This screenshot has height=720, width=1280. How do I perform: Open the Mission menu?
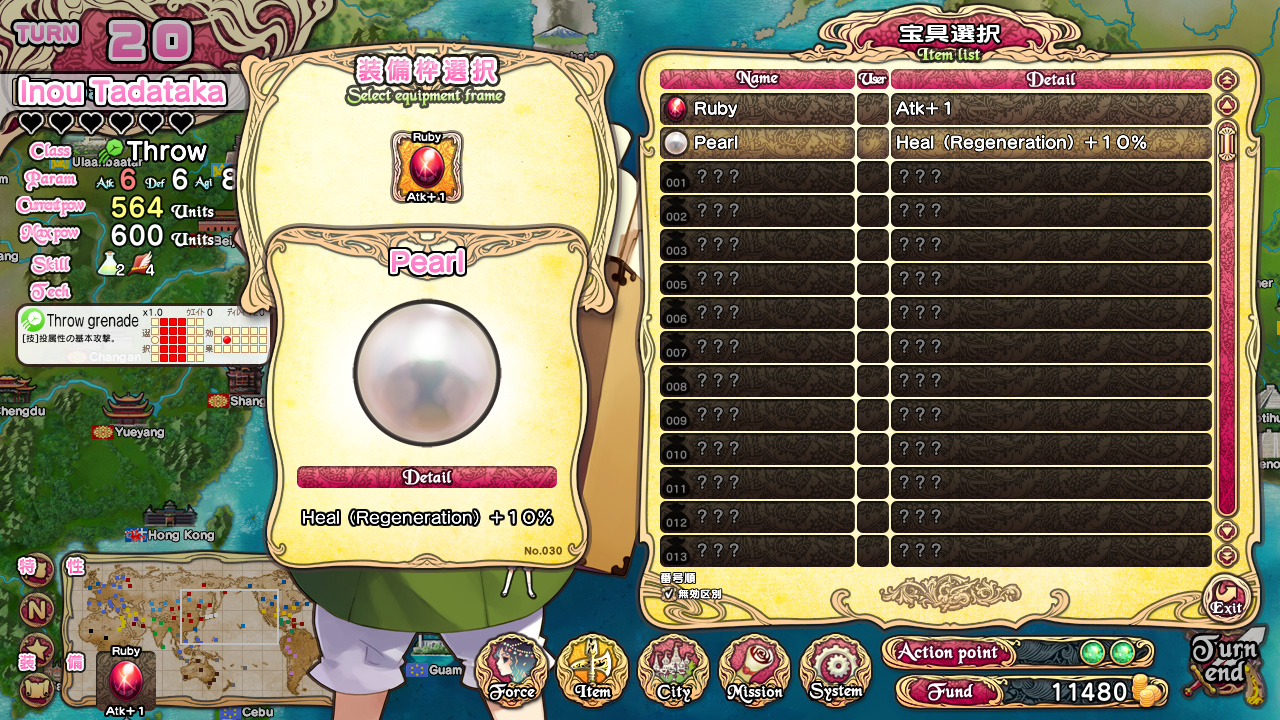click(x=755, y=670)
